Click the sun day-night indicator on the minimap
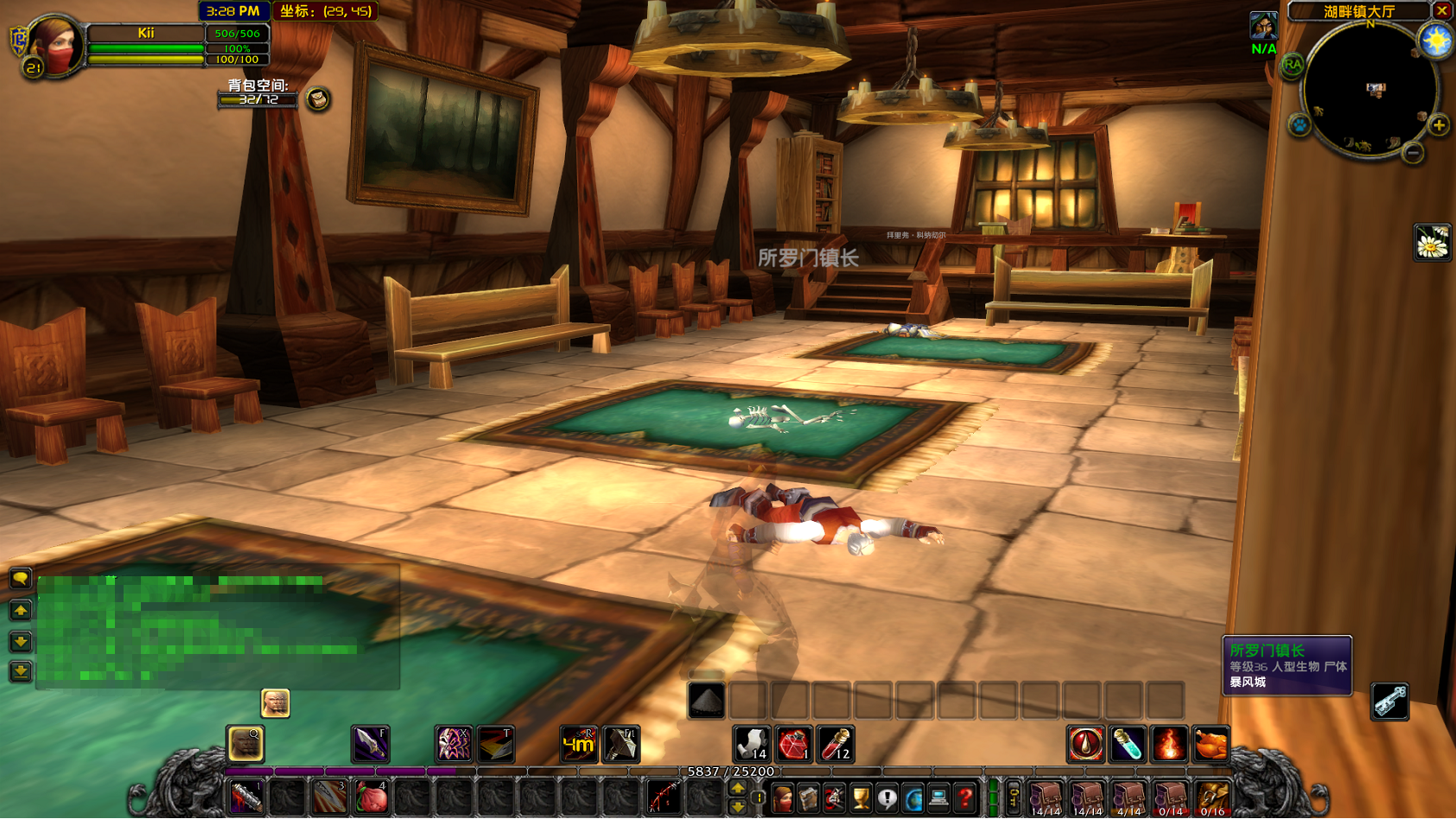1456x819 pixels. pos(1435,41)
